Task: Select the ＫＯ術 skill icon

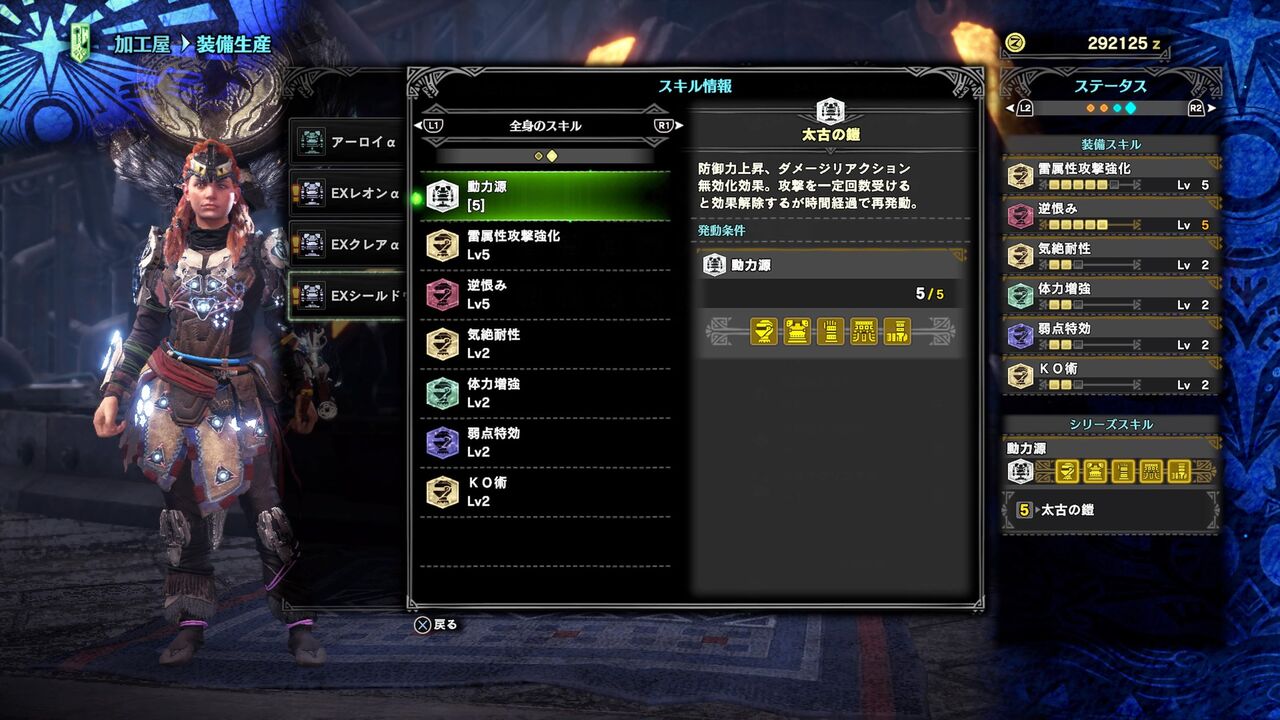Action: click(x=441, y=493)
